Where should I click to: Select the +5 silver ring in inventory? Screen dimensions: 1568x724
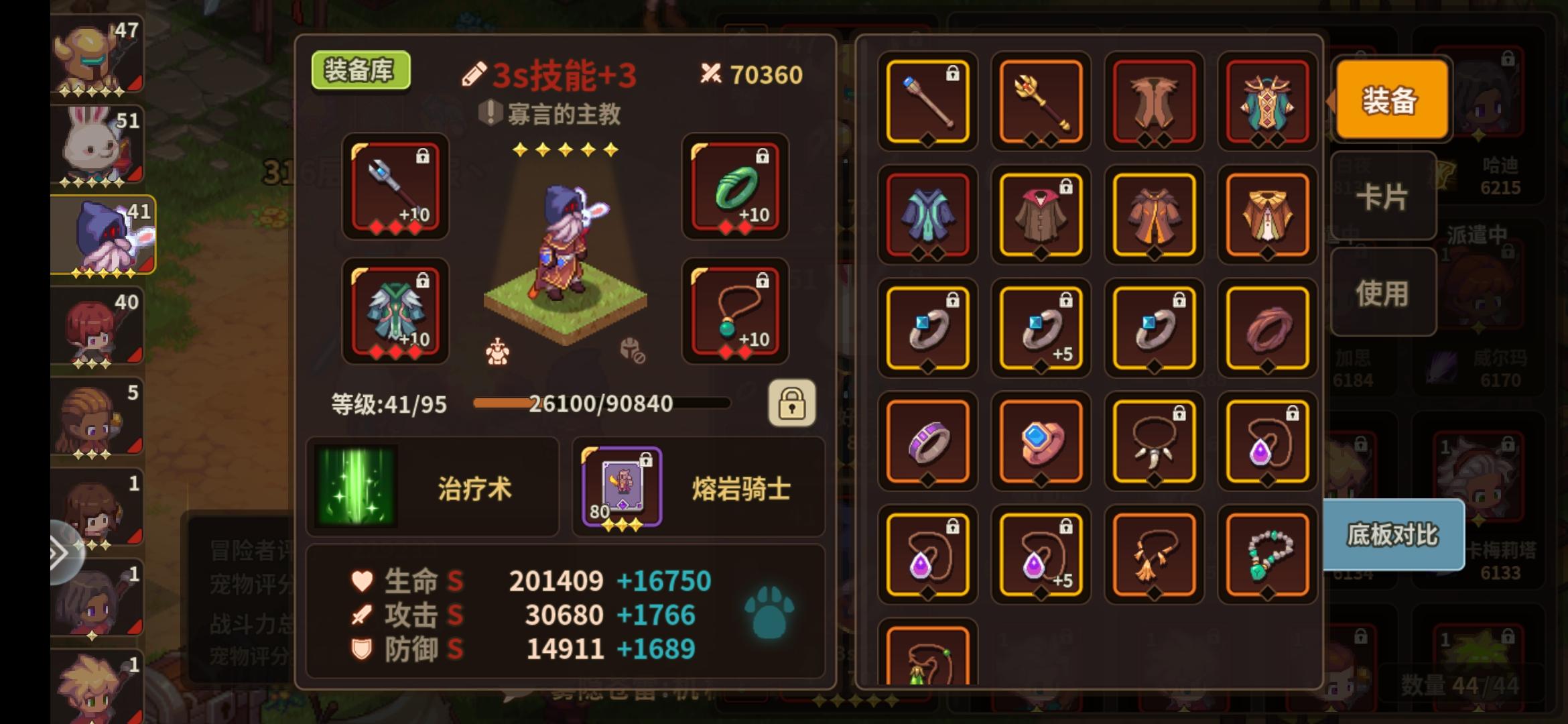(x=1041, y=328)
